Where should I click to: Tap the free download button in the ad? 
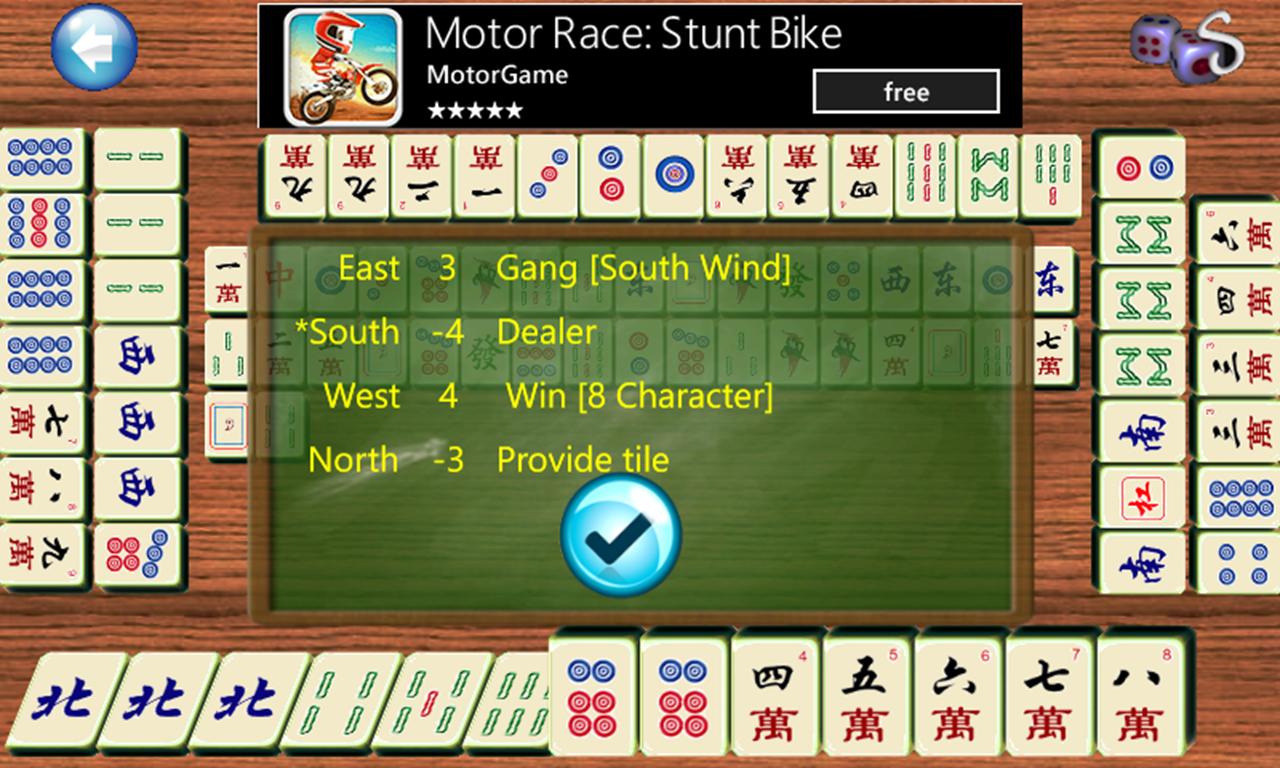click(905, 91)
